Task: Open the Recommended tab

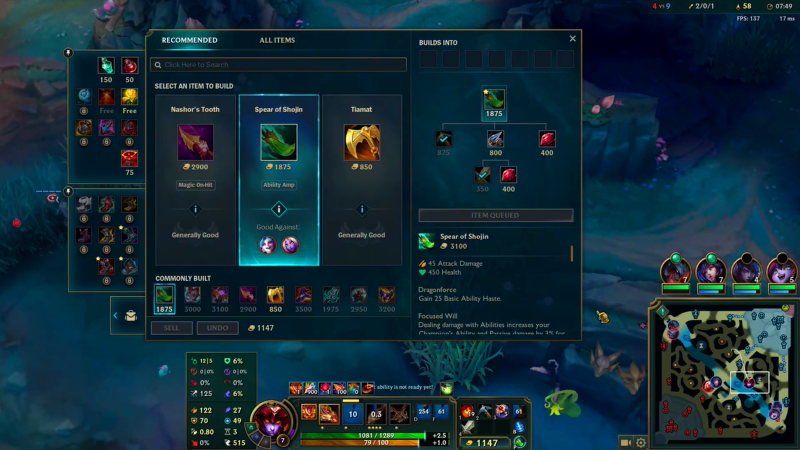Action: pos(190,40)
